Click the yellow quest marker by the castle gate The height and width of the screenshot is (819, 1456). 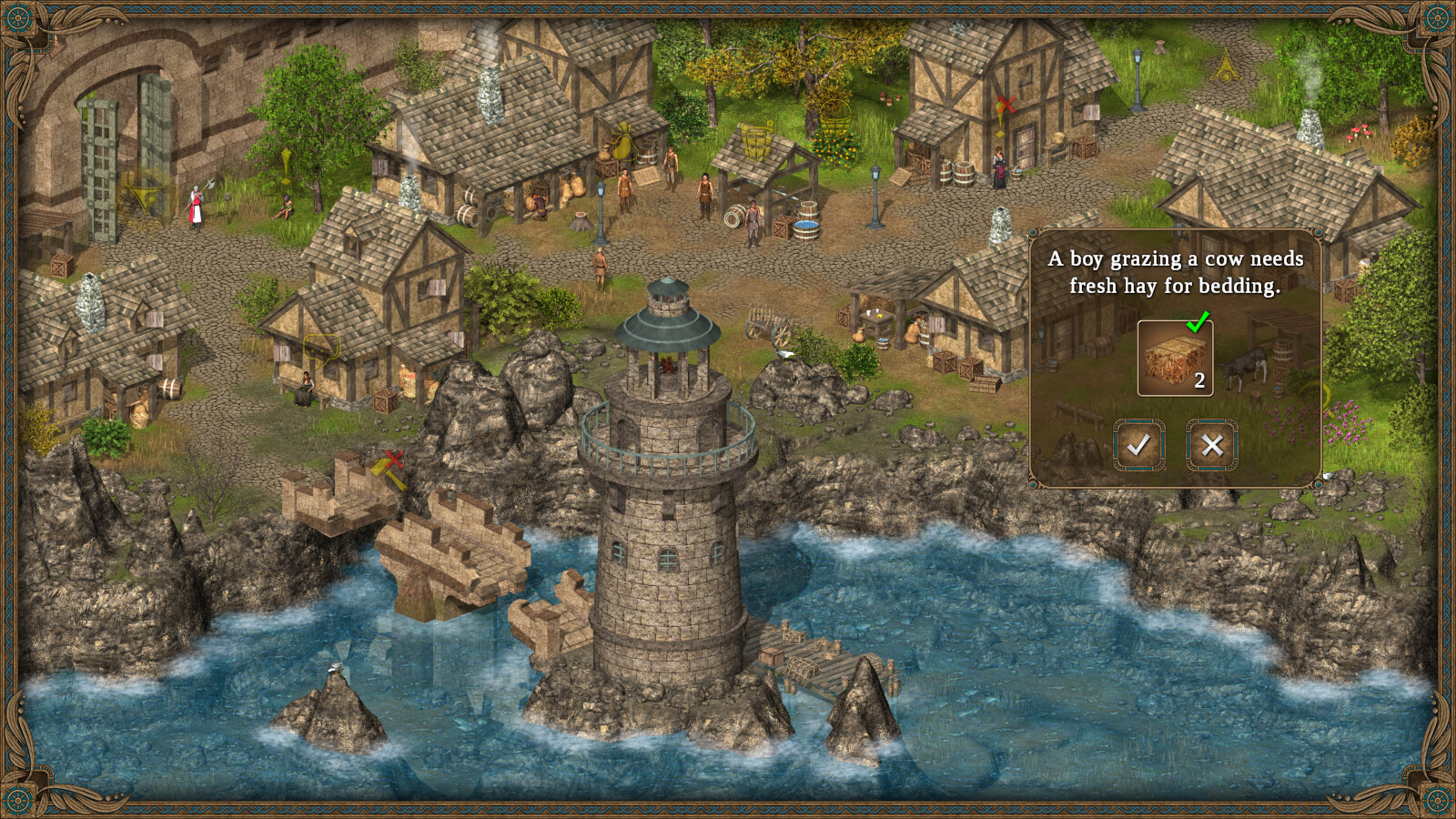click(146, 198)
